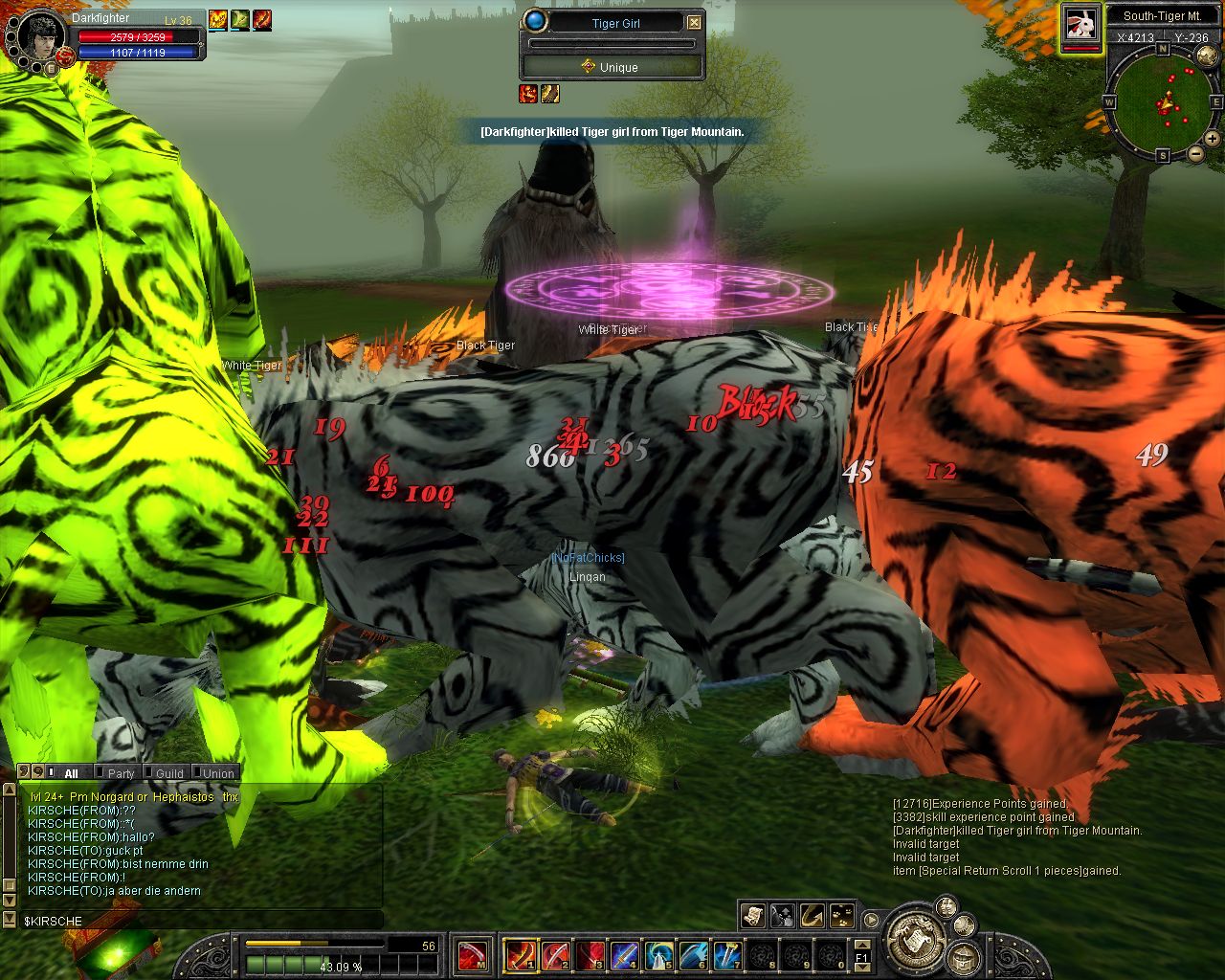Zoom out the minimap with minus button

point(1196,153)
